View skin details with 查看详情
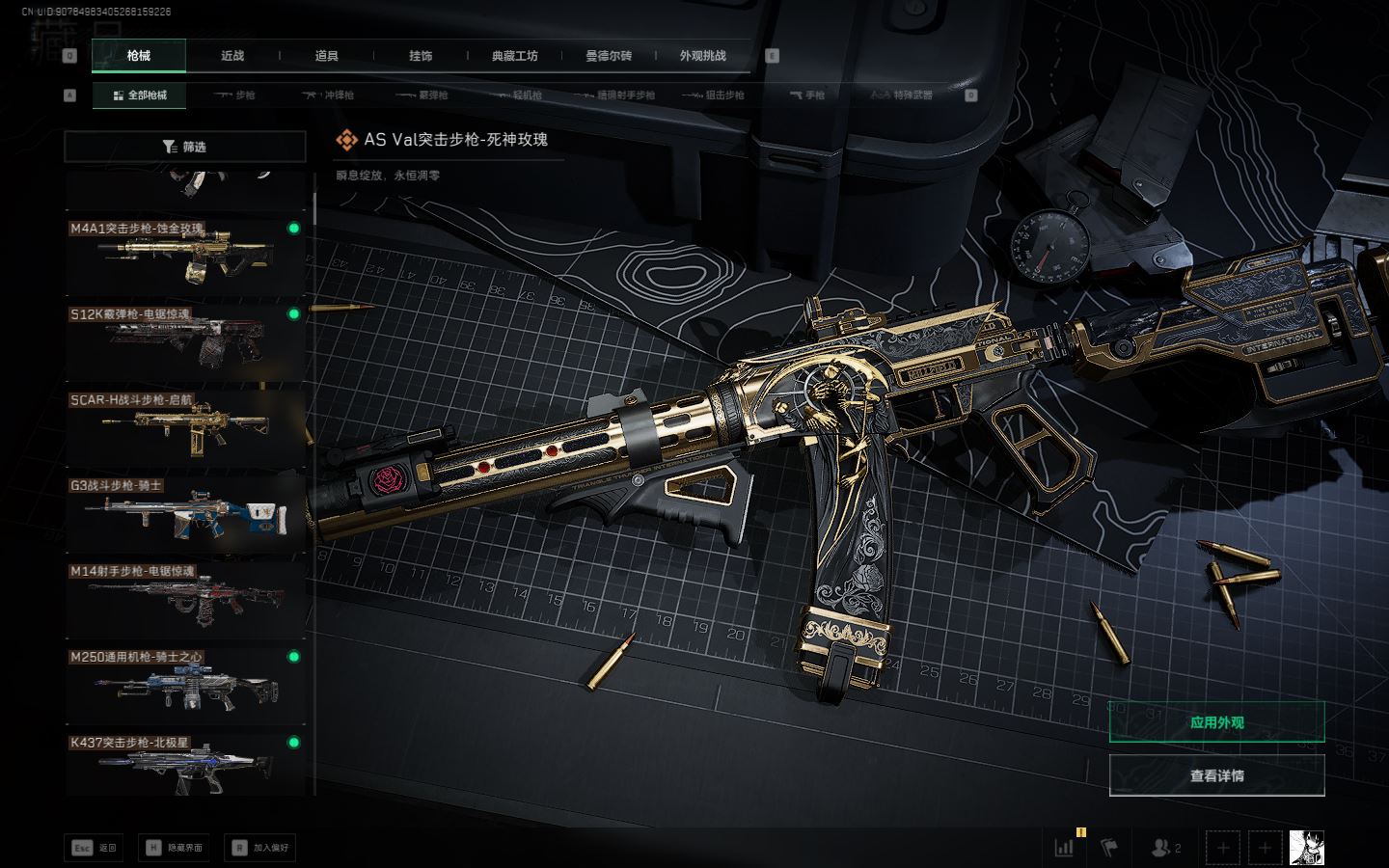 coord(1216,775)
